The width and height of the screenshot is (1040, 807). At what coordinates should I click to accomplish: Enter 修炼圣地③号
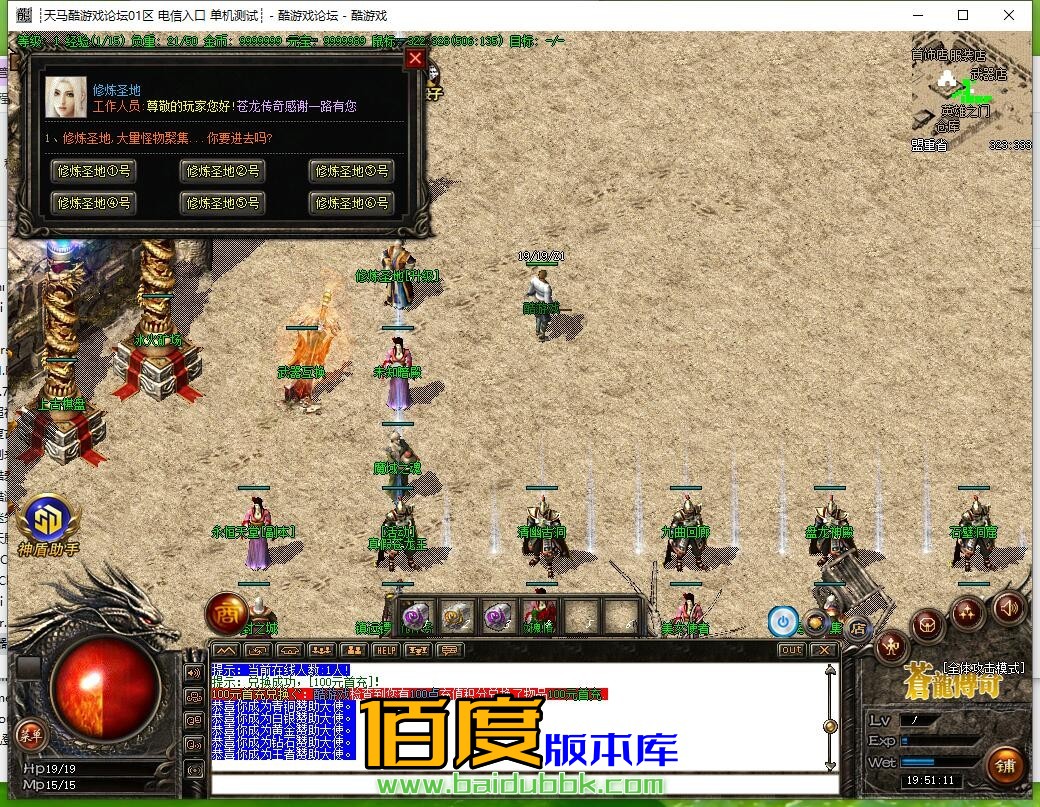tap(351, 171)
